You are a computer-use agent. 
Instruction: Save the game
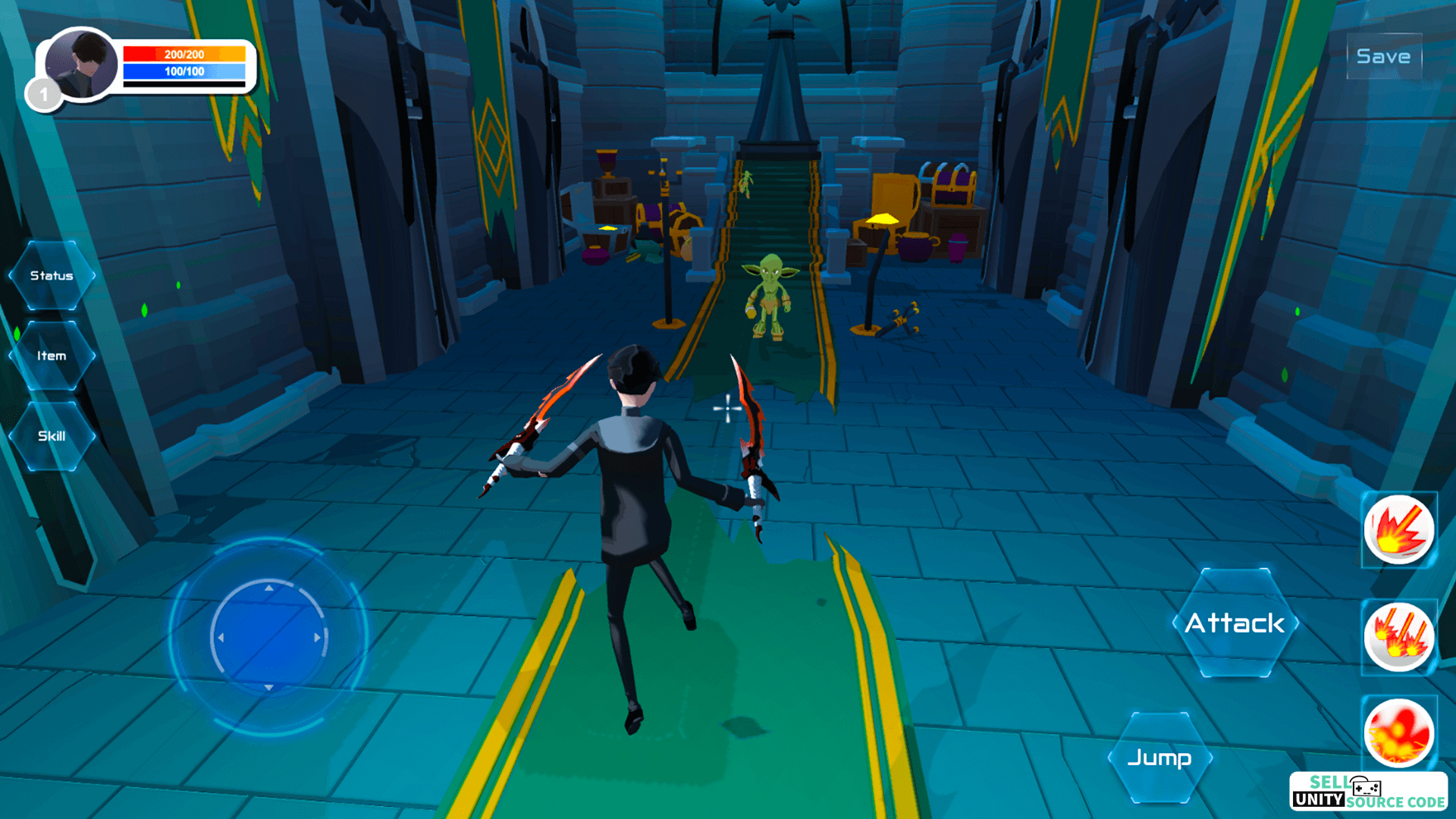1383,57
